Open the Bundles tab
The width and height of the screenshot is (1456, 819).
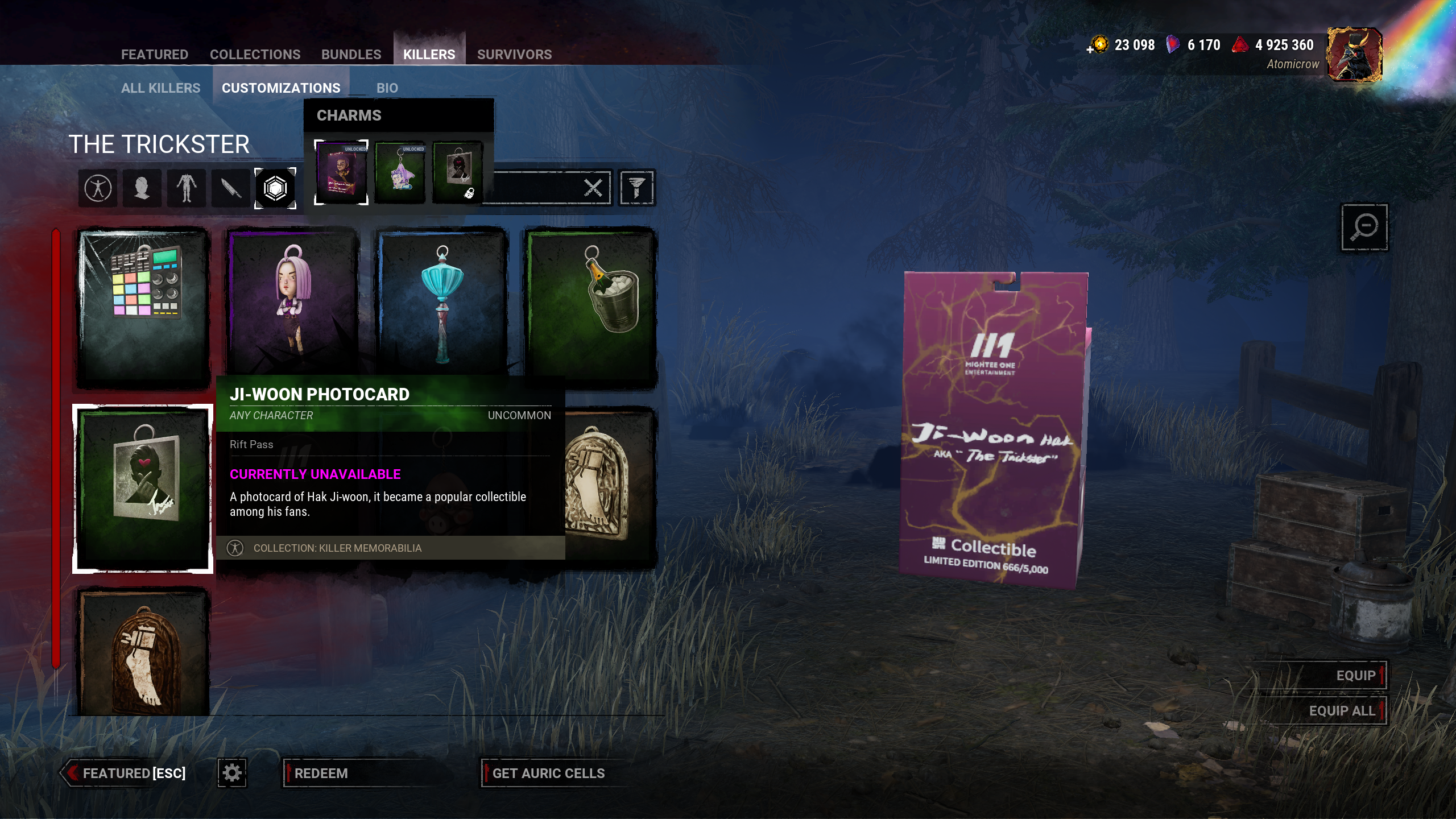click(x=351, y=55)
